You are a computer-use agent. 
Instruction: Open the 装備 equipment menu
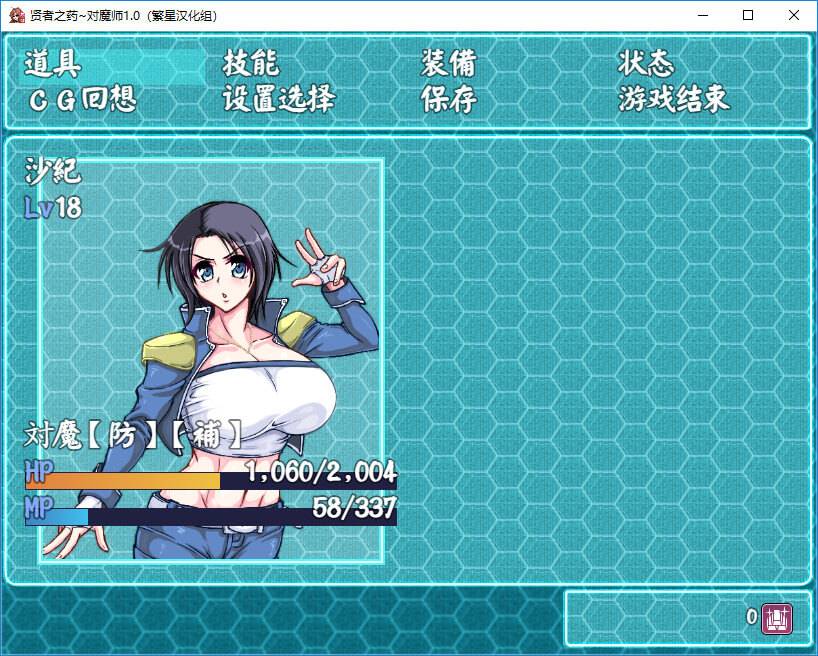tap(448, 65)
